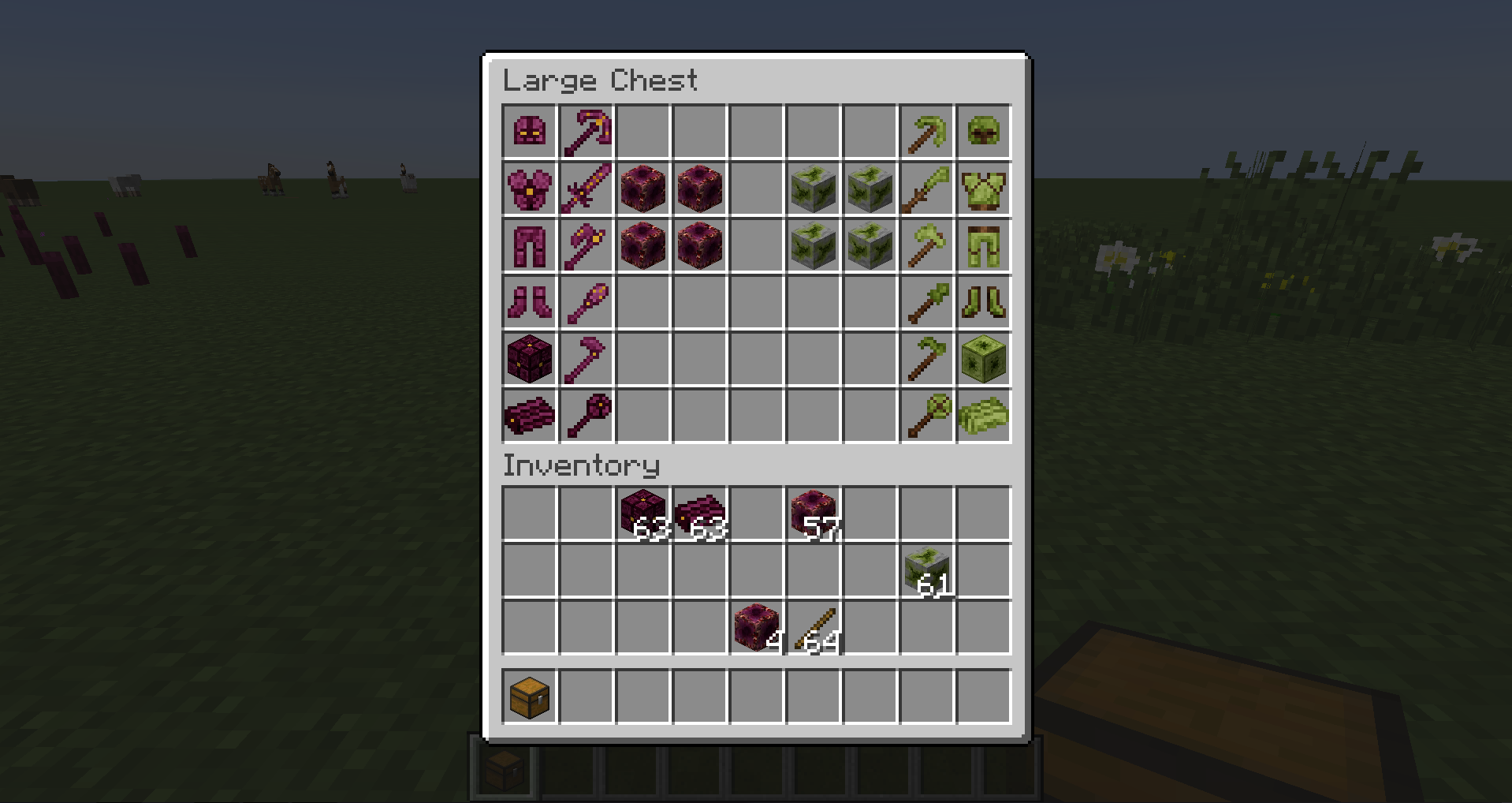The height and width of the screenshot is (803, 1512).
Task: Select the stack of 57 pink nylium blocks
Action: (814, 513)
